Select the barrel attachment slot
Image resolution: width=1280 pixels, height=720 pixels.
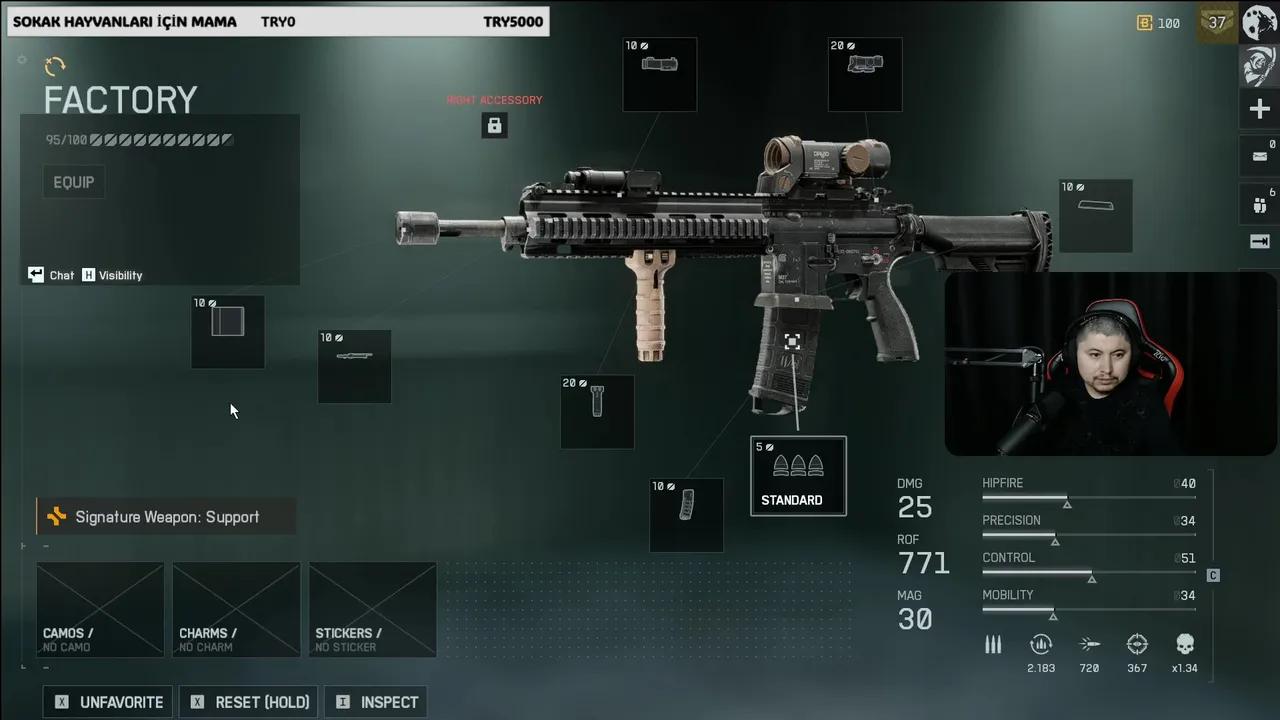pyautogui.click(x=354, y=366)
